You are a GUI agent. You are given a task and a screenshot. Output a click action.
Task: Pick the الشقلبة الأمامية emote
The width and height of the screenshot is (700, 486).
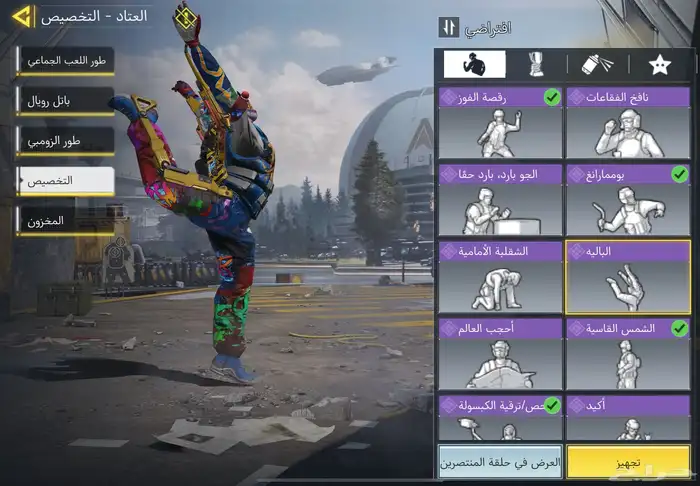500,276
